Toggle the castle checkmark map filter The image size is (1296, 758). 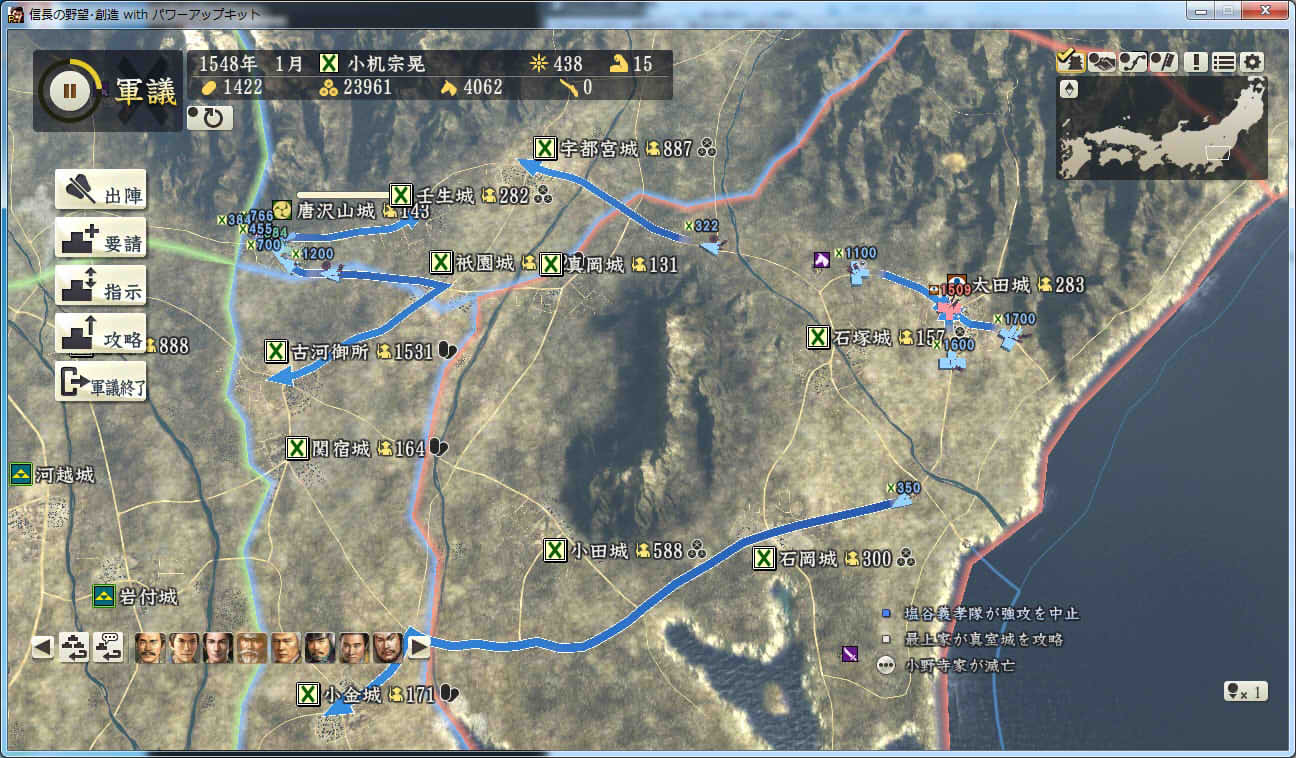[x=1070, y=62]
